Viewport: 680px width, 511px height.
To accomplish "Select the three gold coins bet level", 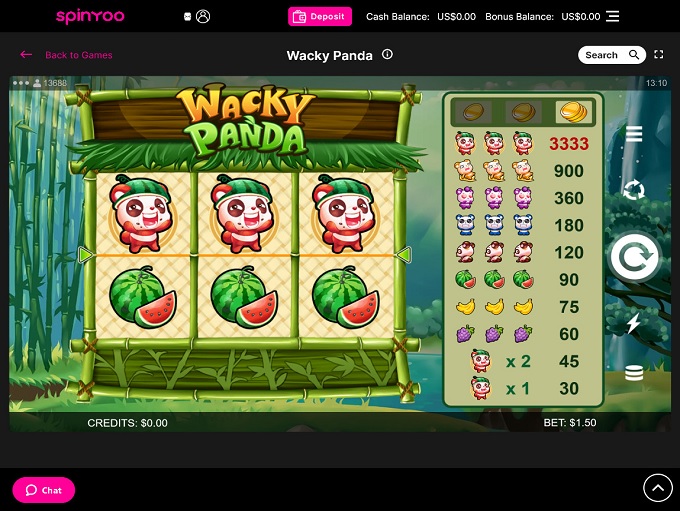I will [x=572, y=111].
